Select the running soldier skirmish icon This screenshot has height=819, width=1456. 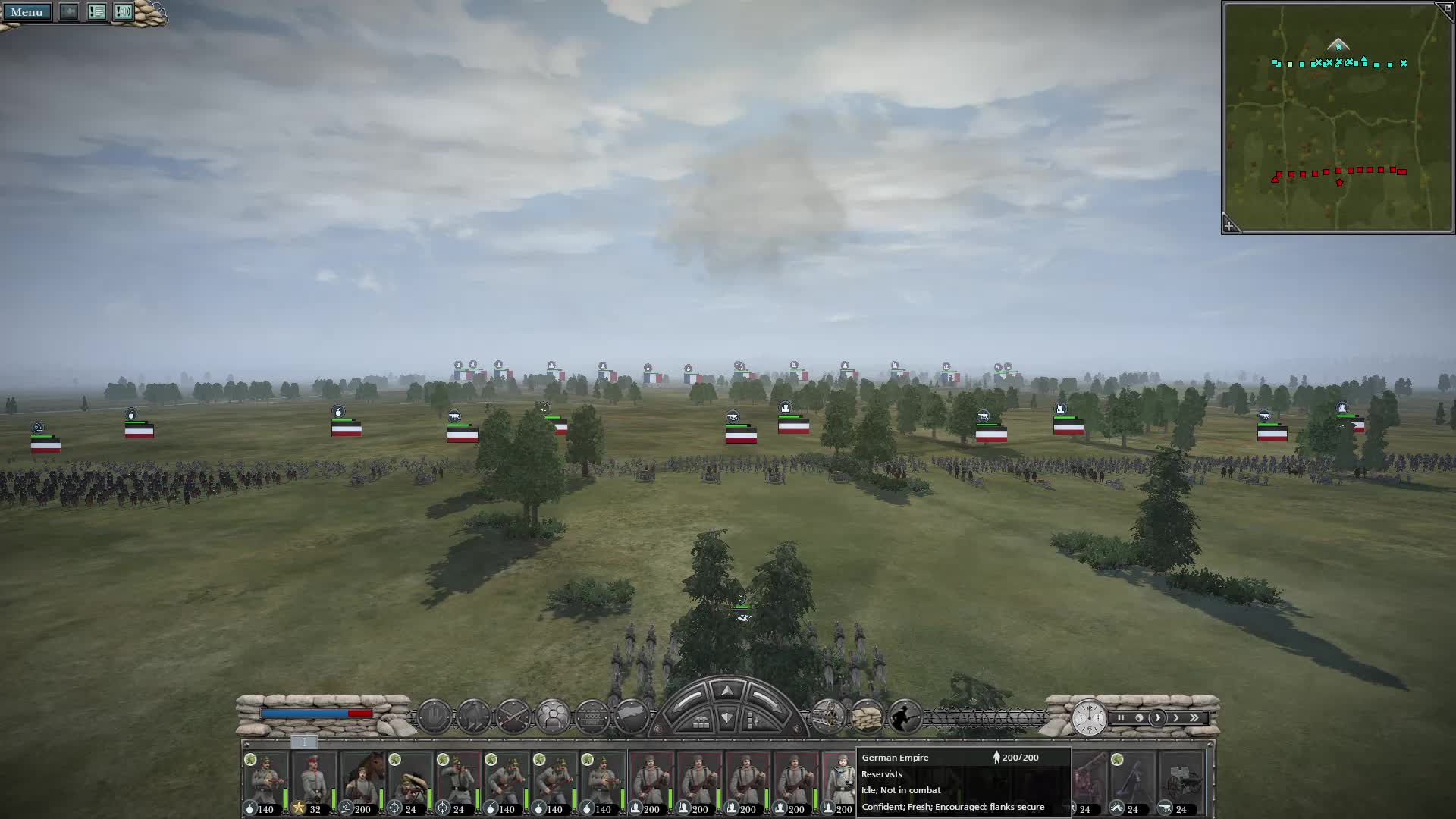click(x=904, y=715)
